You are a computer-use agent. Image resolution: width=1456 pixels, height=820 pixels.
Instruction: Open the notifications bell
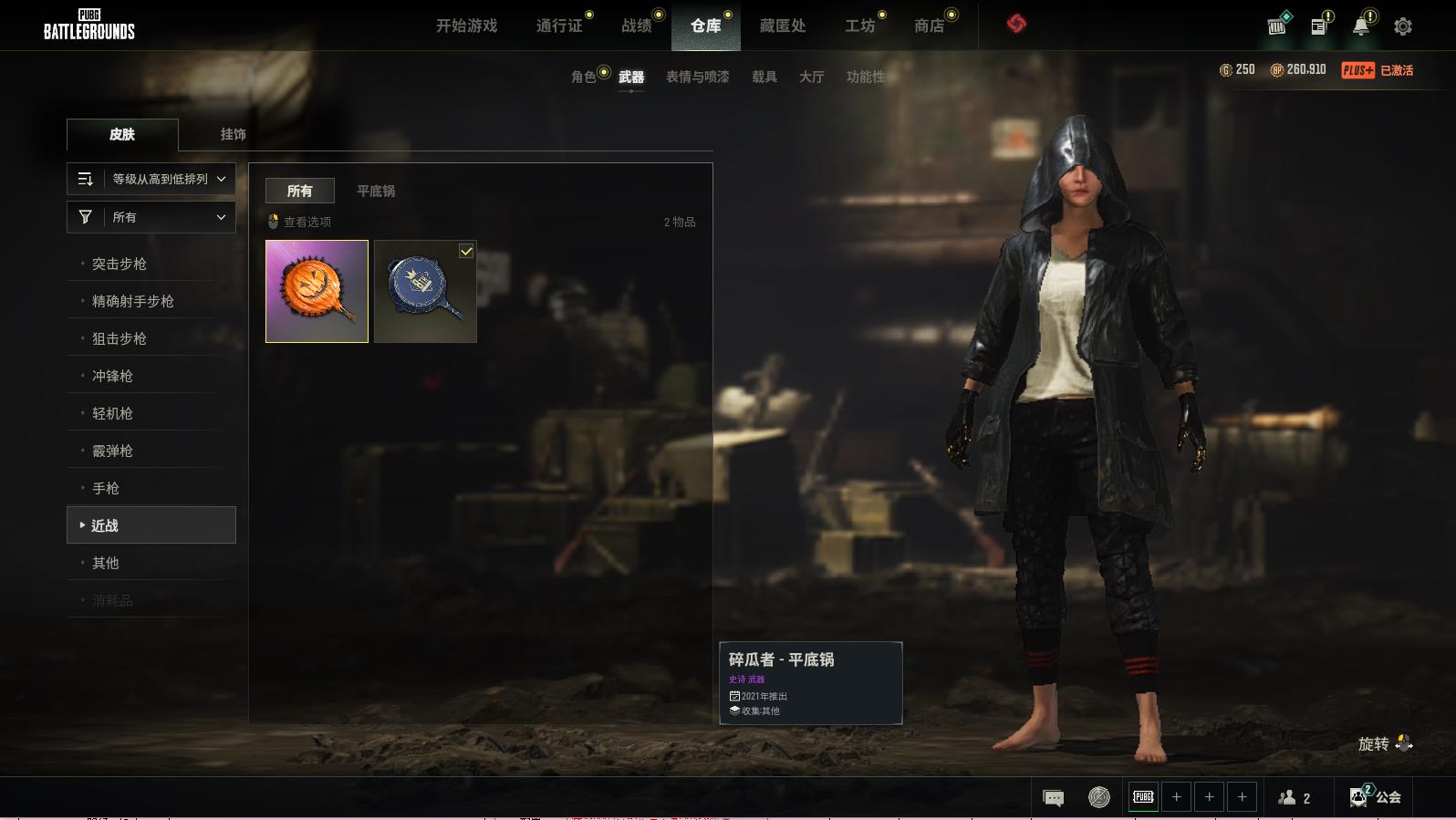(1361, 26)
